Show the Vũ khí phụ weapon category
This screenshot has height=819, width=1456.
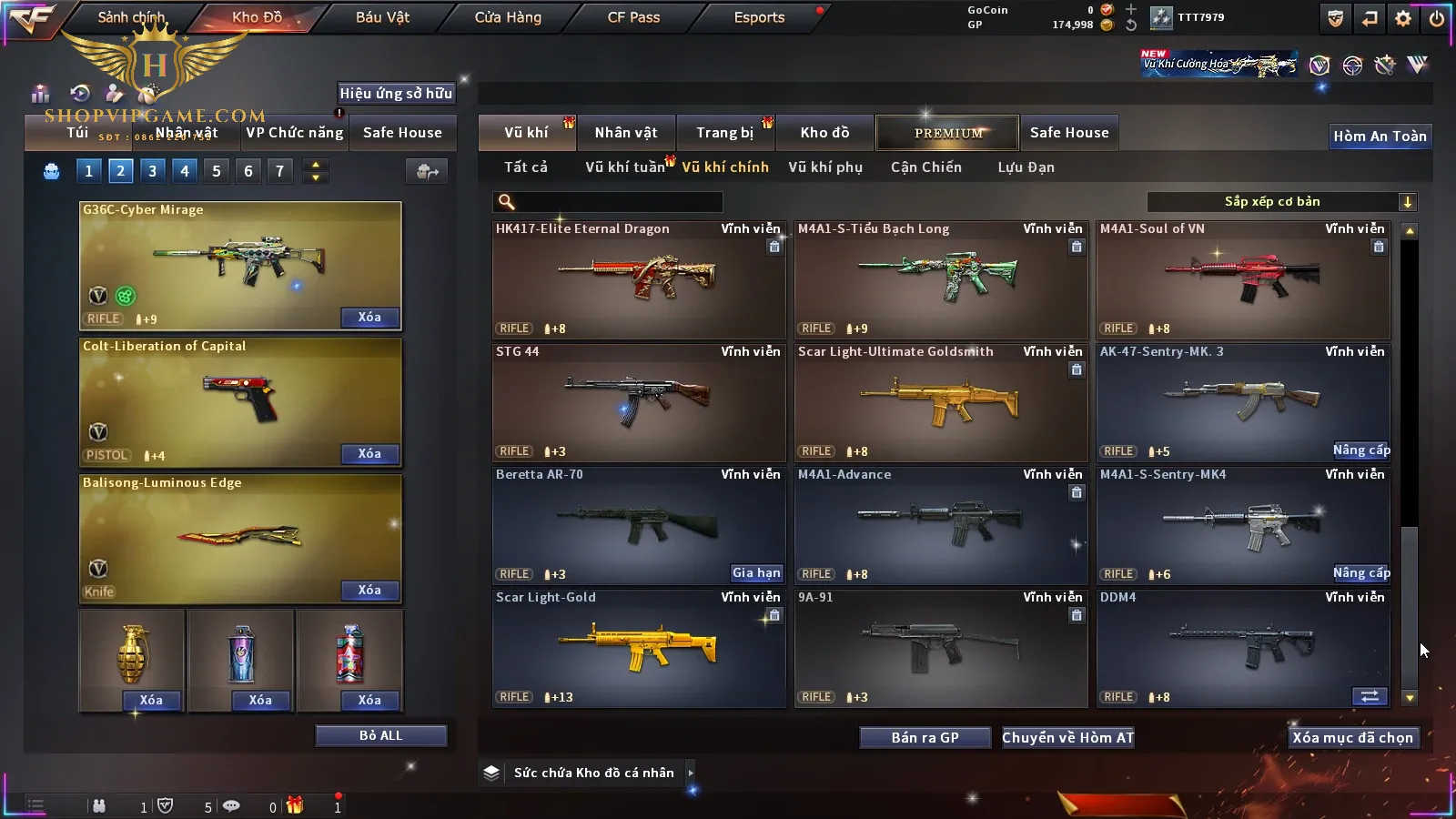coord(825,167)
